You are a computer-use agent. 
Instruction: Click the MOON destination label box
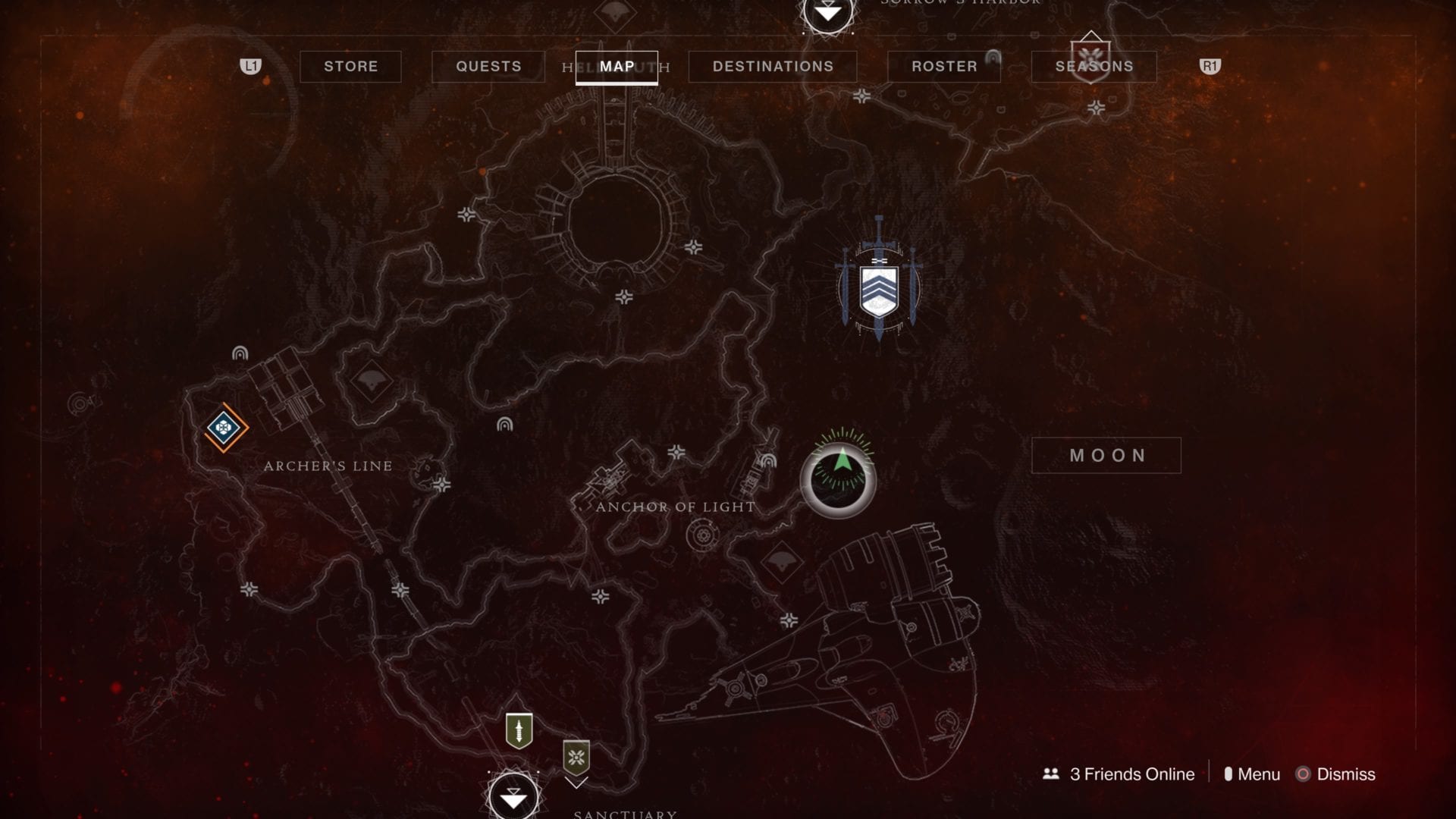(1106, 455)
